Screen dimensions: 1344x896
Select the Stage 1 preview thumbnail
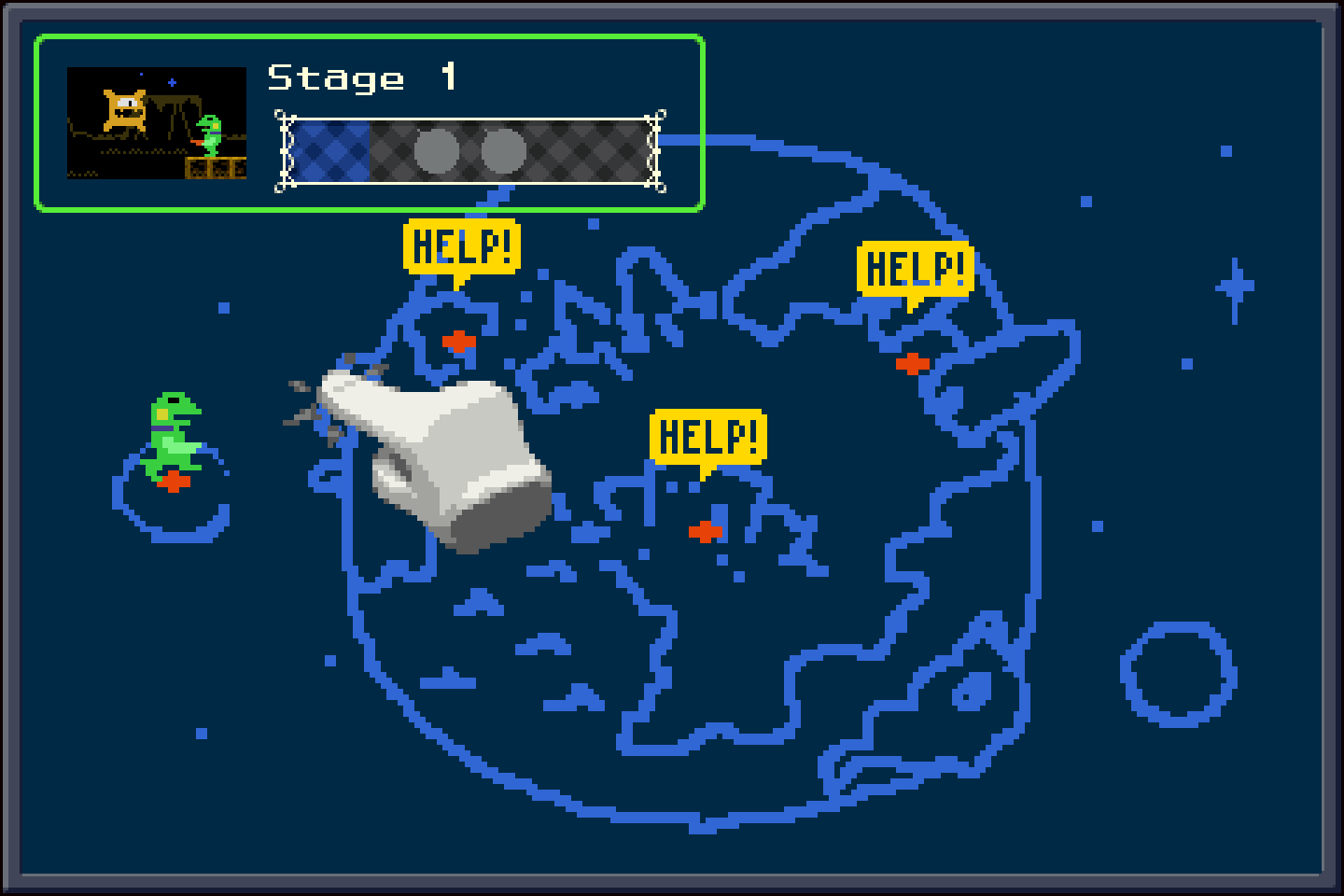point(157,122)
